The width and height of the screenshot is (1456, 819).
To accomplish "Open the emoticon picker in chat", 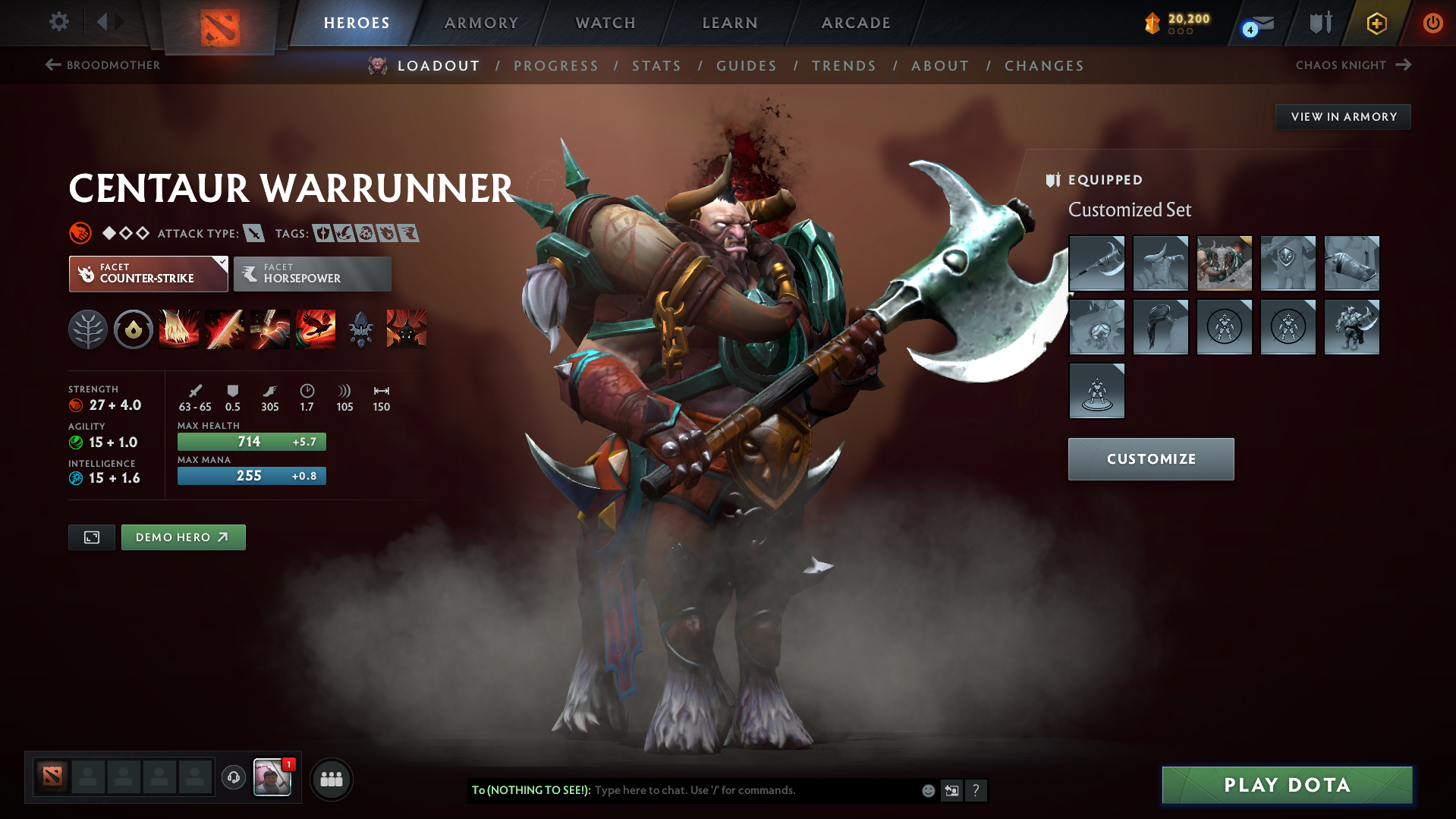I will 928,790.
